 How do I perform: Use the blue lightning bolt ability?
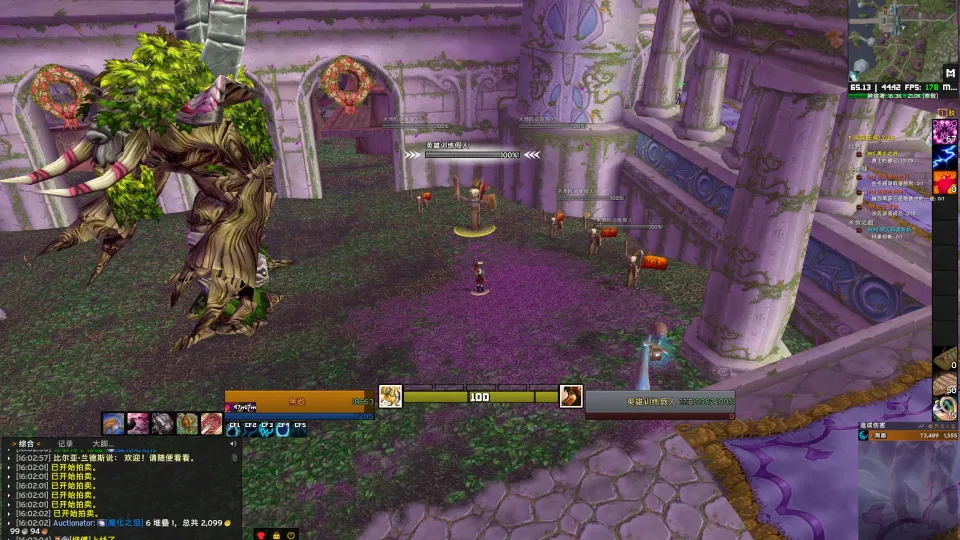[945, 156]
